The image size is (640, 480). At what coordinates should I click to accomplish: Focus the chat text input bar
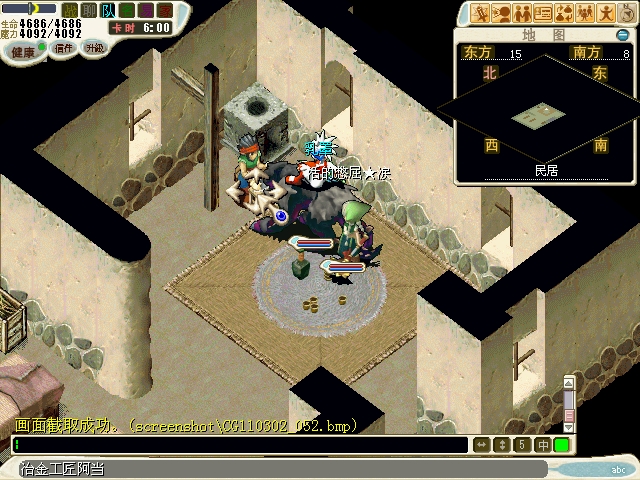tap(240, 445)
